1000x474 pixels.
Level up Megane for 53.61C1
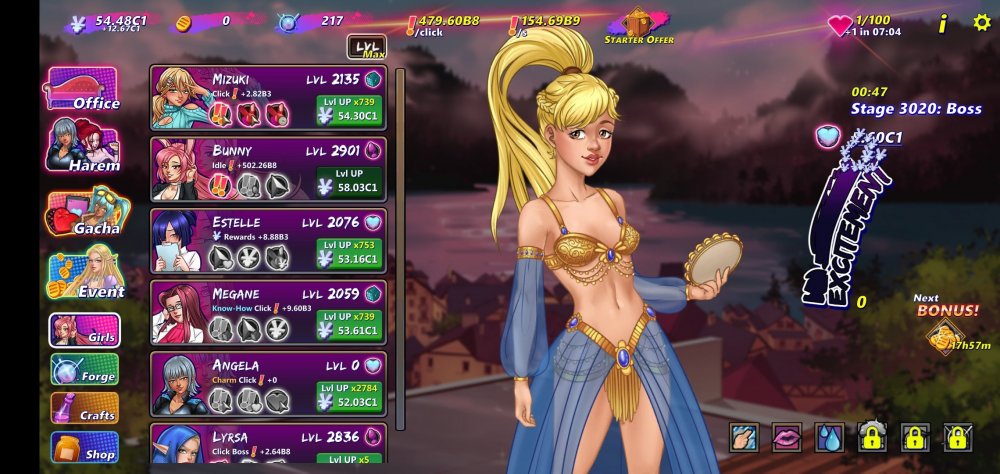pyautogui.click(x=350, y=324)
